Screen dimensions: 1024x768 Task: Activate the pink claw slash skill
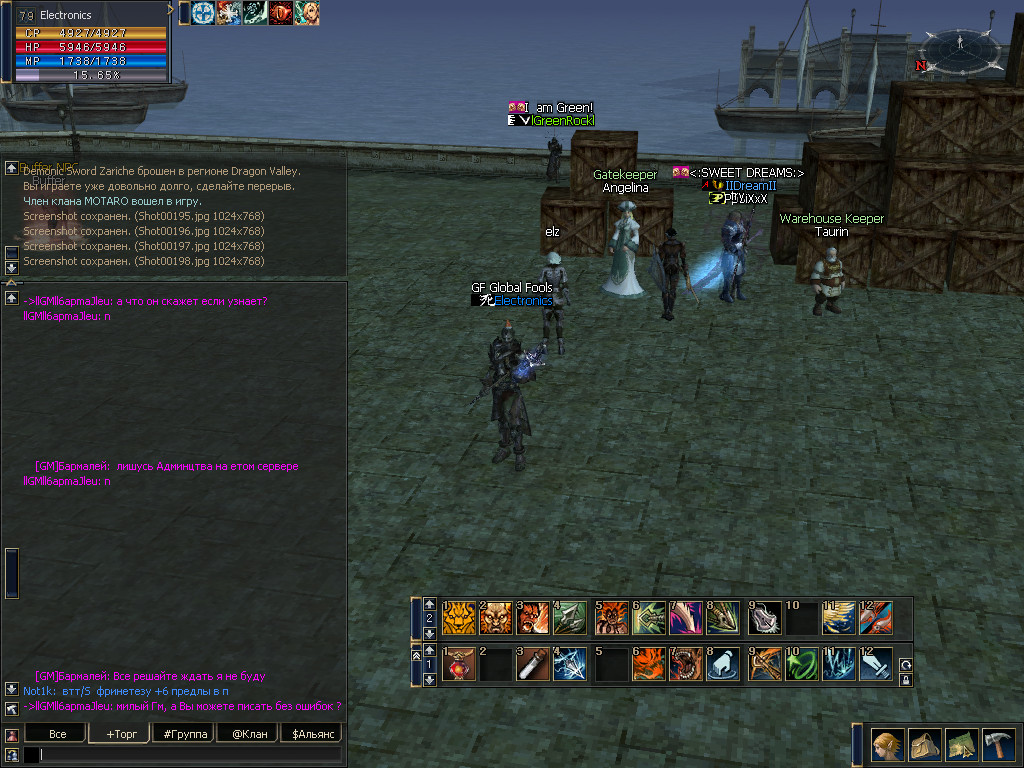pyautogui.click(x=687, y=619)
